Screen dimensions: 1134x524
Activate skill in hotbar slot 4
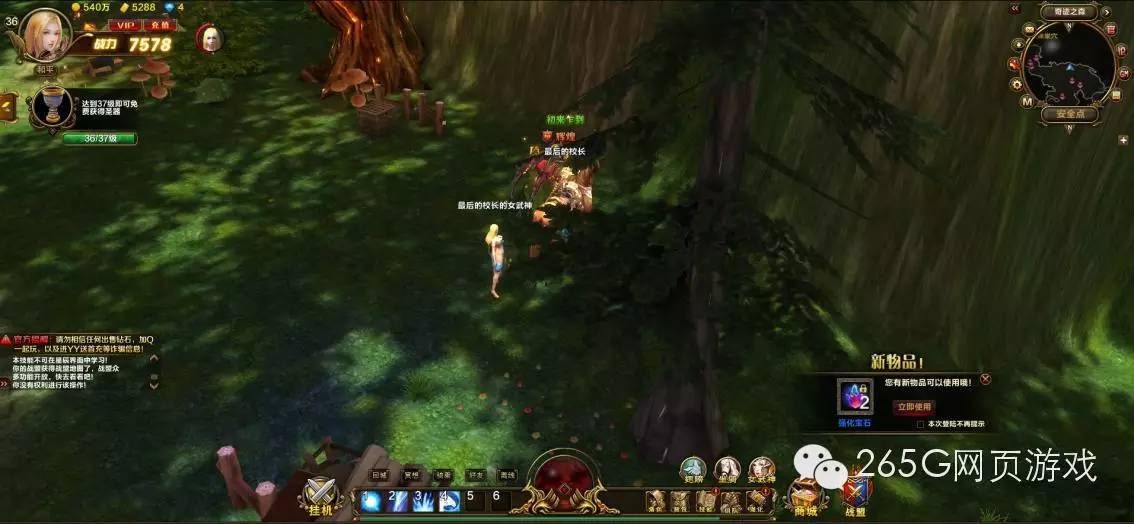(x=449, y=501)
